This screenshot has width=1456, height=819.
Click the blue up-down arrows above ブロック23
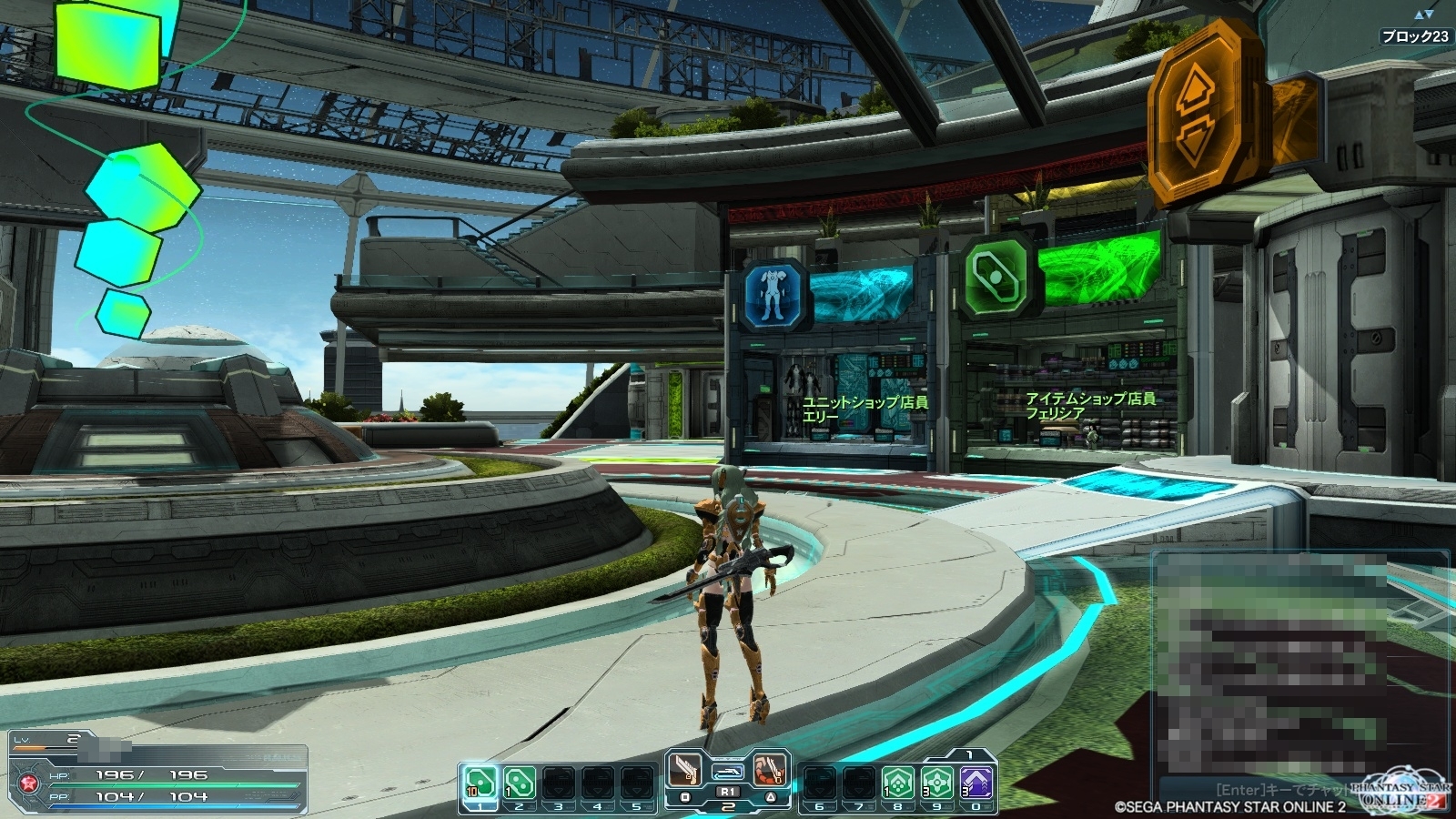pos(1423,15)
